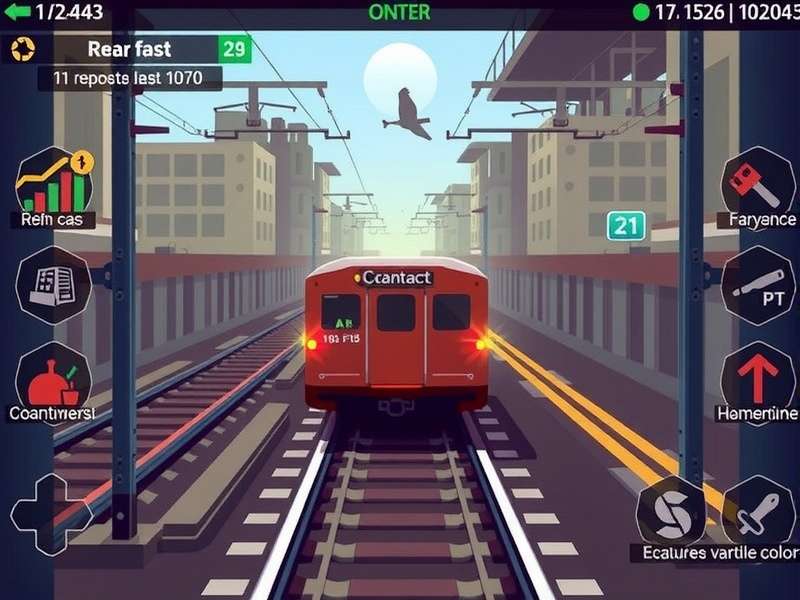Click the round orange emblem icon
Viewport: 800px width, 600px height.
pyautogui.click(x=23, y=49)
